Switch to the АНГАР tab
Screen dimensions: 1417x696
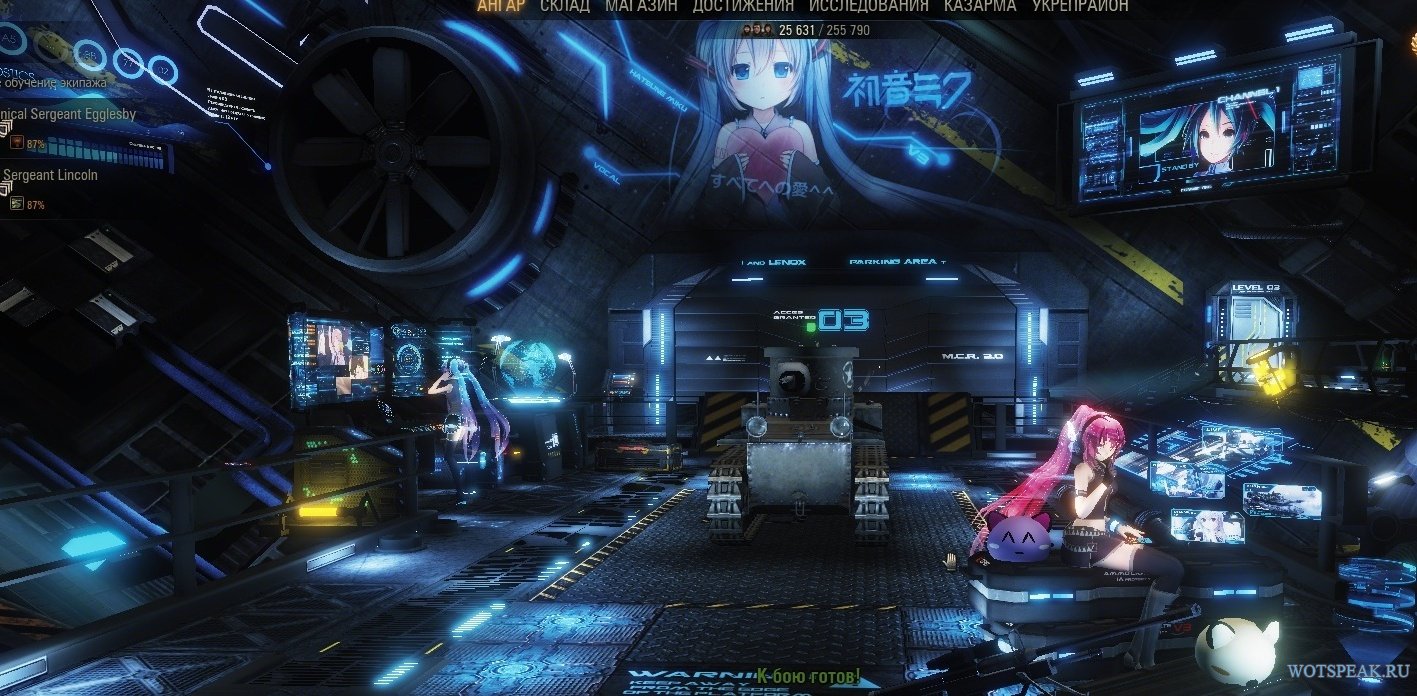pyautogui.click(x=500, y=6)
